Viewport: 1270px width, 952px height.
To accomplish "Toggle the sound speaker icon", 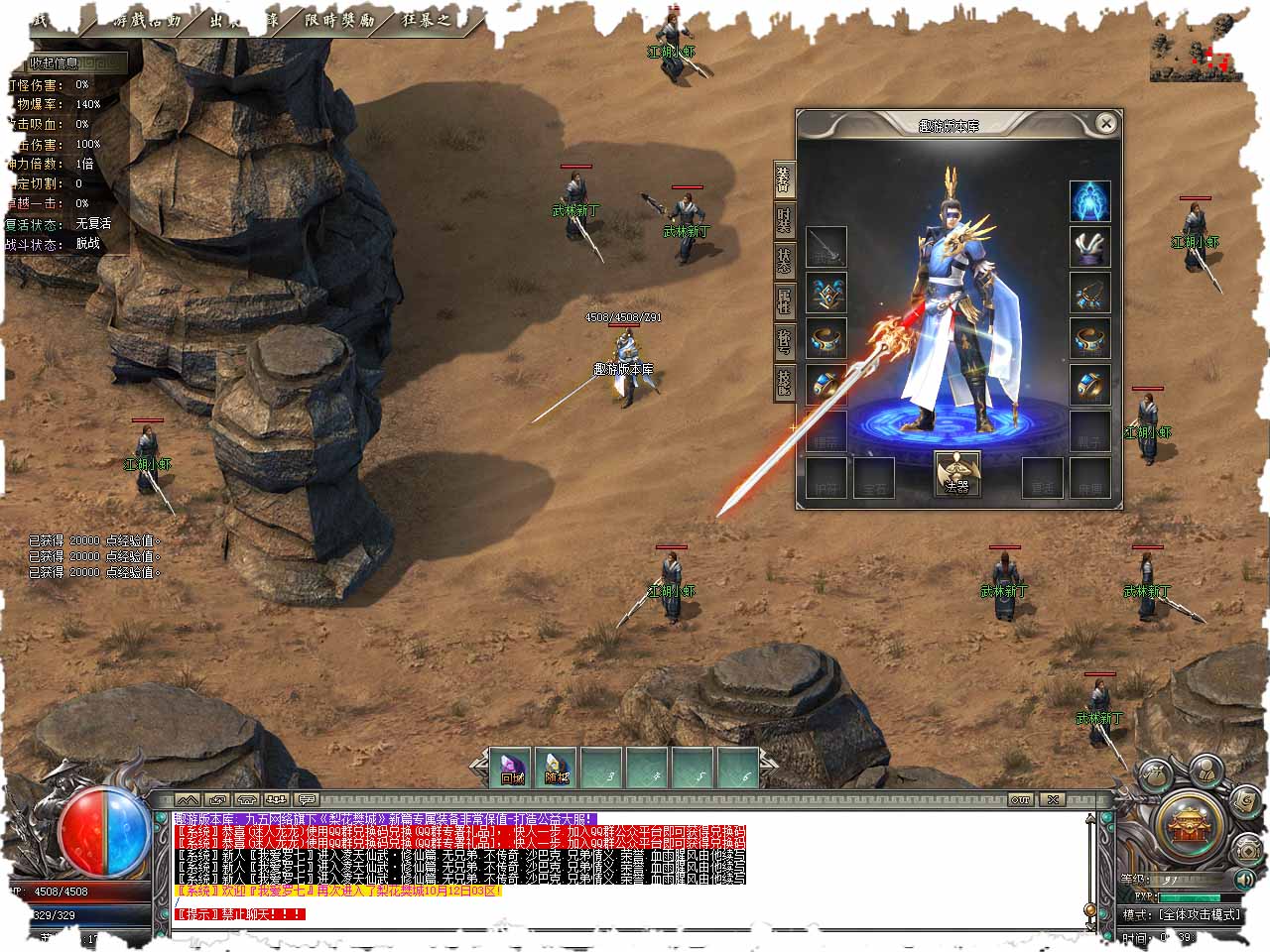I will [x=1242, y=879].
